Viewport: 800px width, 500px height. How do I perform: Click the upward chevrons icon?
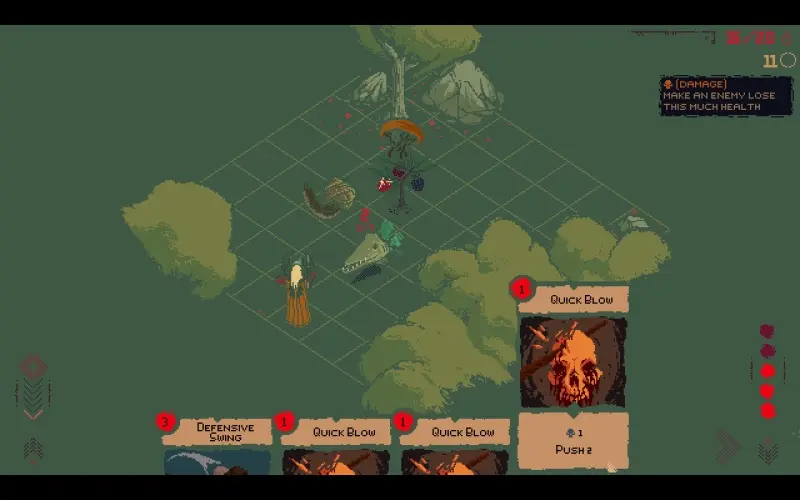coord(33,449)
